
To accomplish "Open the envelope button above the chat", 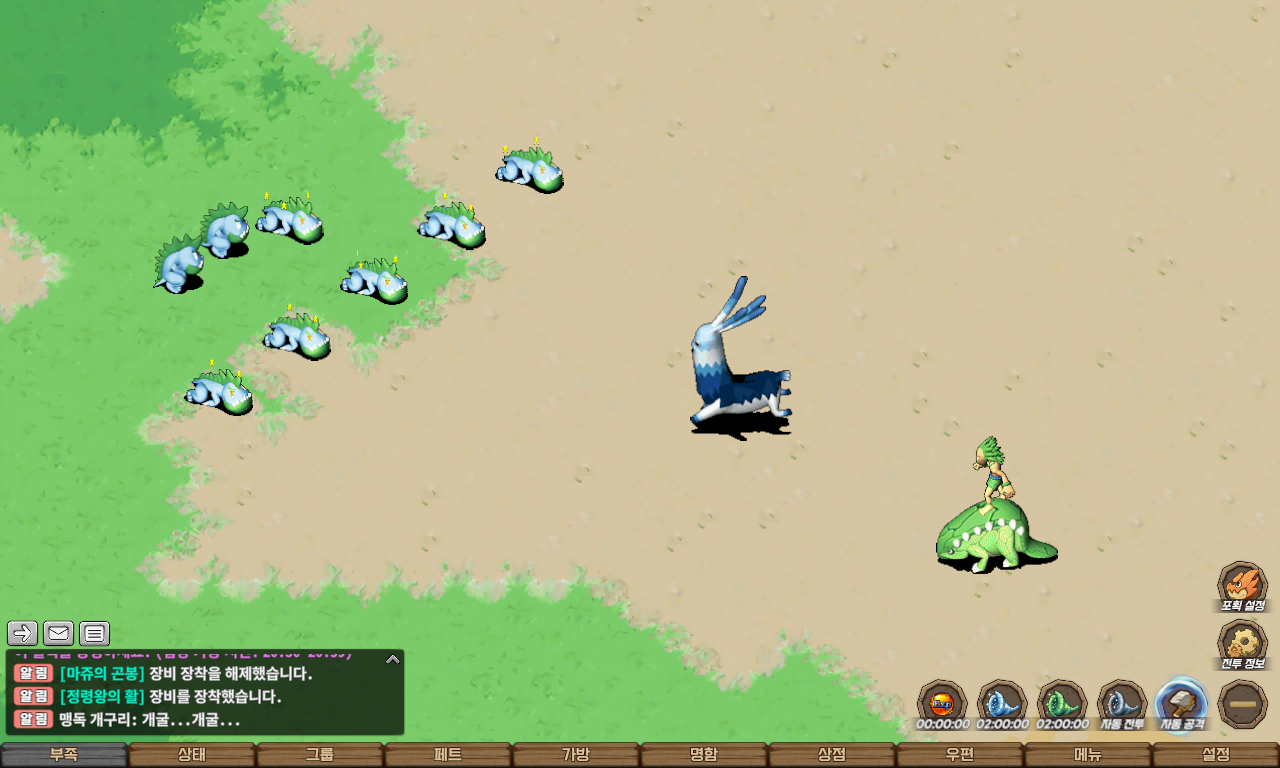I will point(58,633).
